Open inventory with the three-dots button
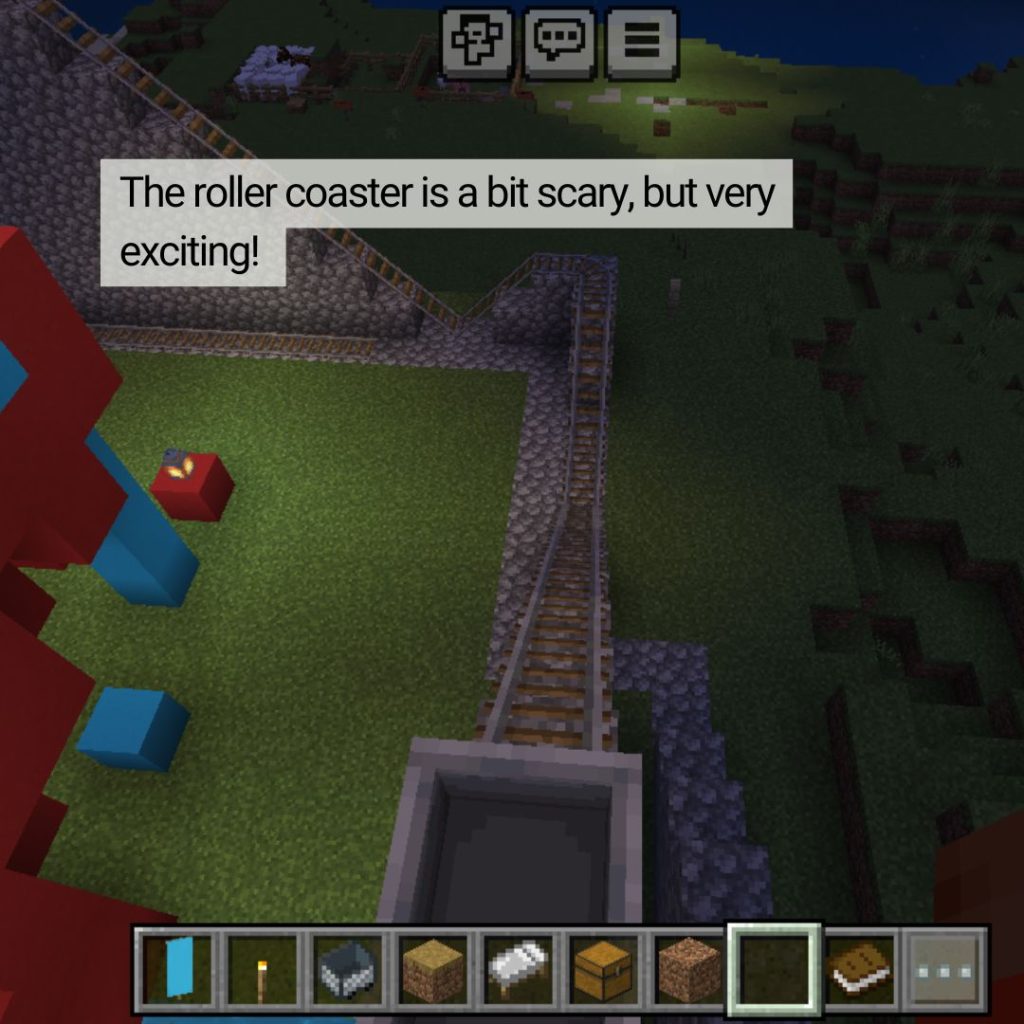Screen dimensions: 1024x1024 click(x=944, y=968)
